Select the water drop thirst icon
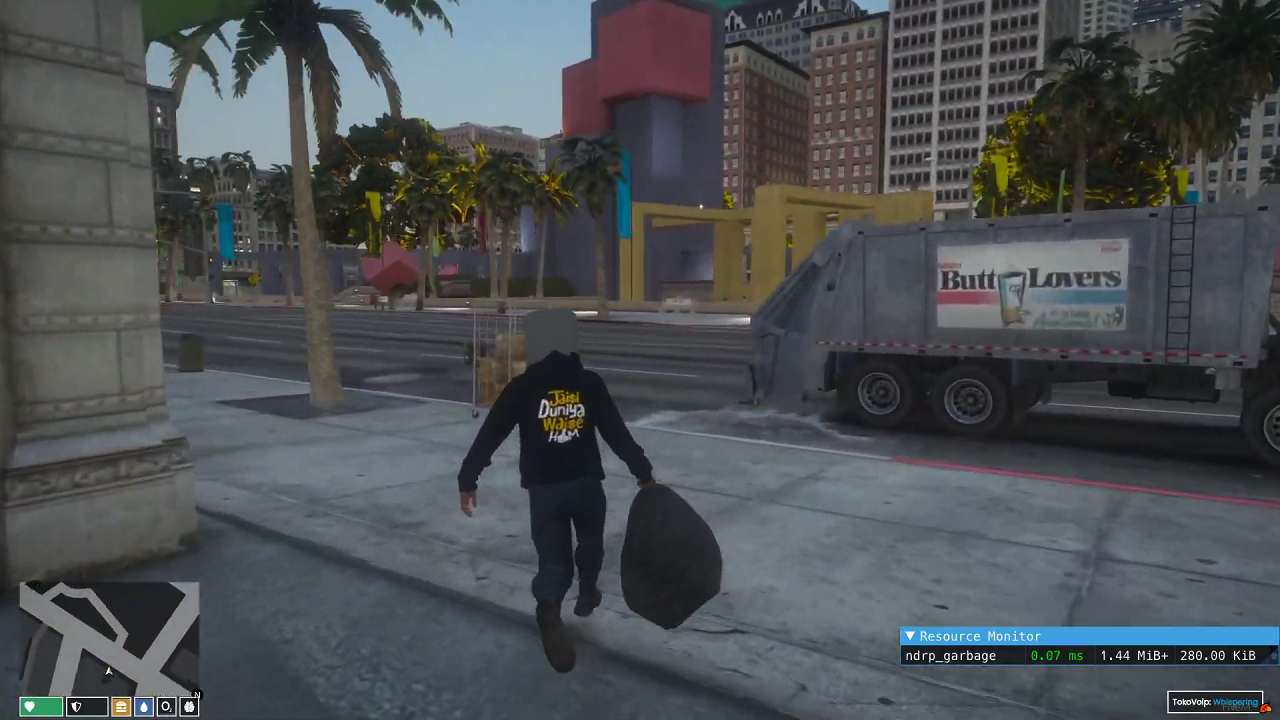 [143, 707]
